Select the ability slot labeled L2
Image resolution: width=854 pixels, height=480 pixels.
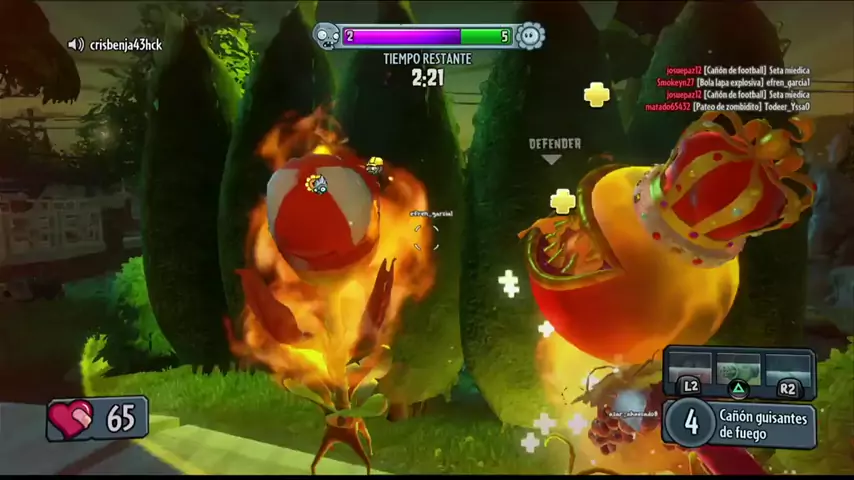tap(690, 372)
